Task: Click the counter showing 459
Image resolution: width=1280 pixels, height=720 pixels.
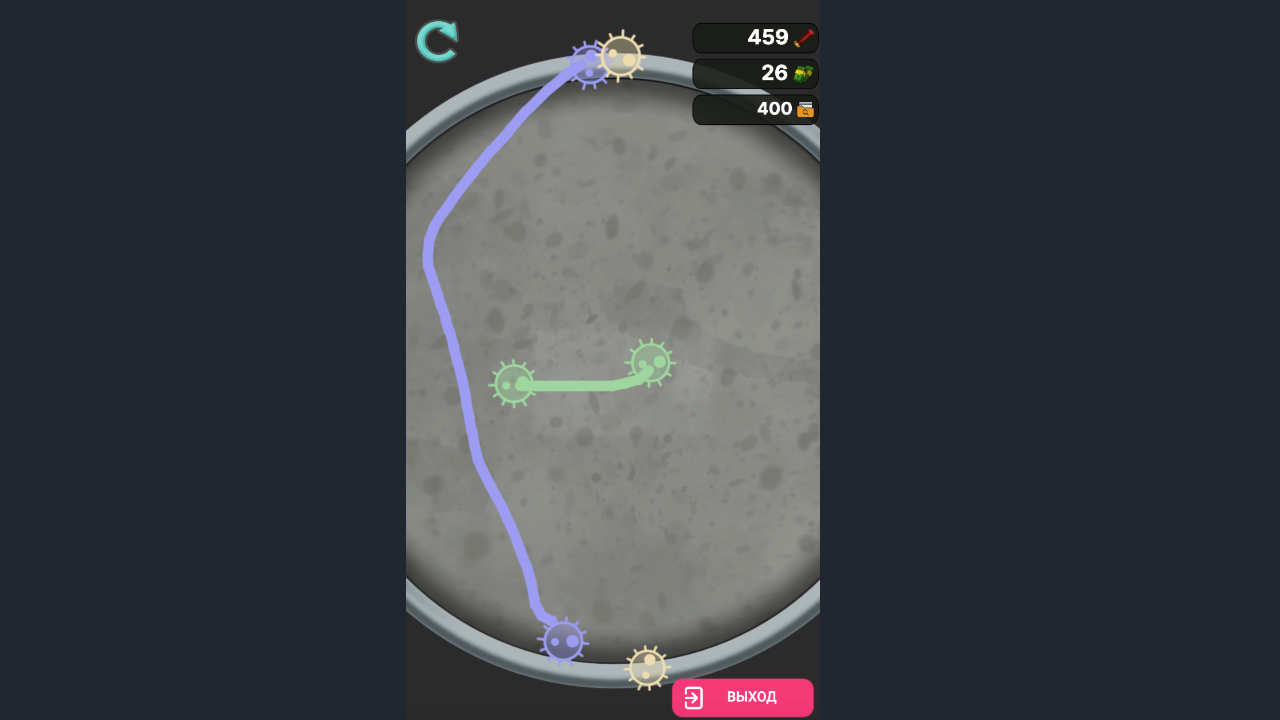Action: coord(755,37)
